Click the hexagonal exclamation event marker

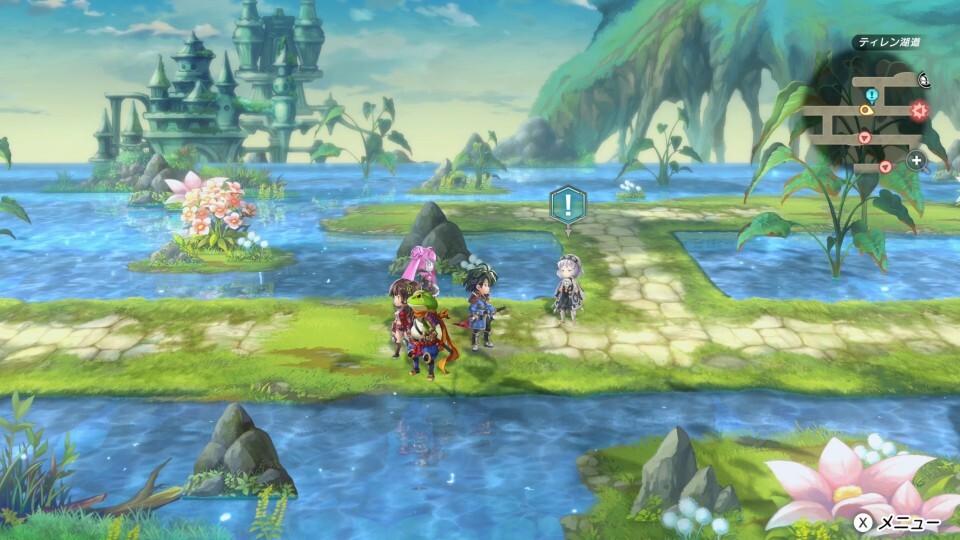pyautogui.click(x=568, y=206)
